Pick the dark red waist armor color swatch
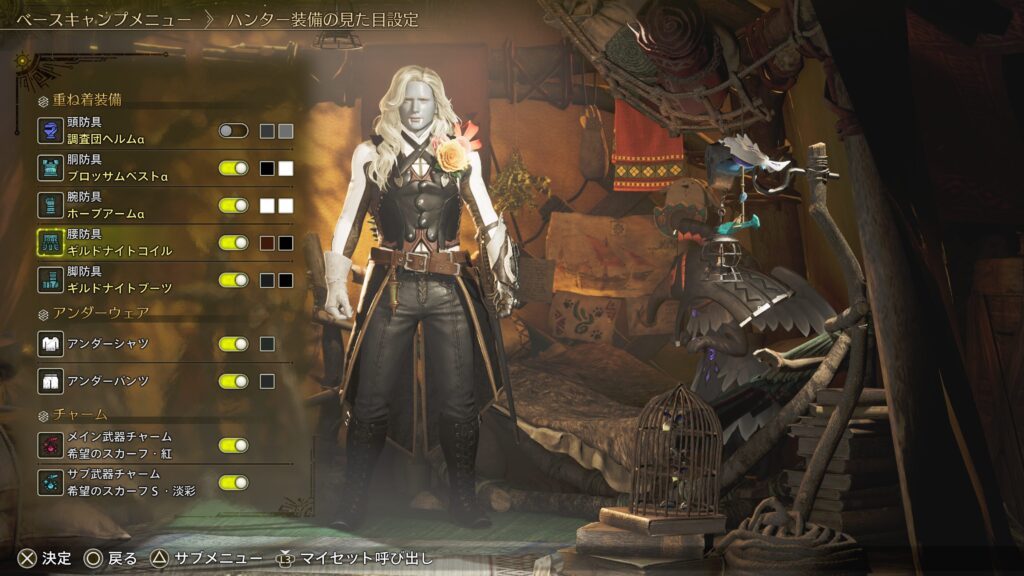1024x576 pixels. tap(267, 242)
